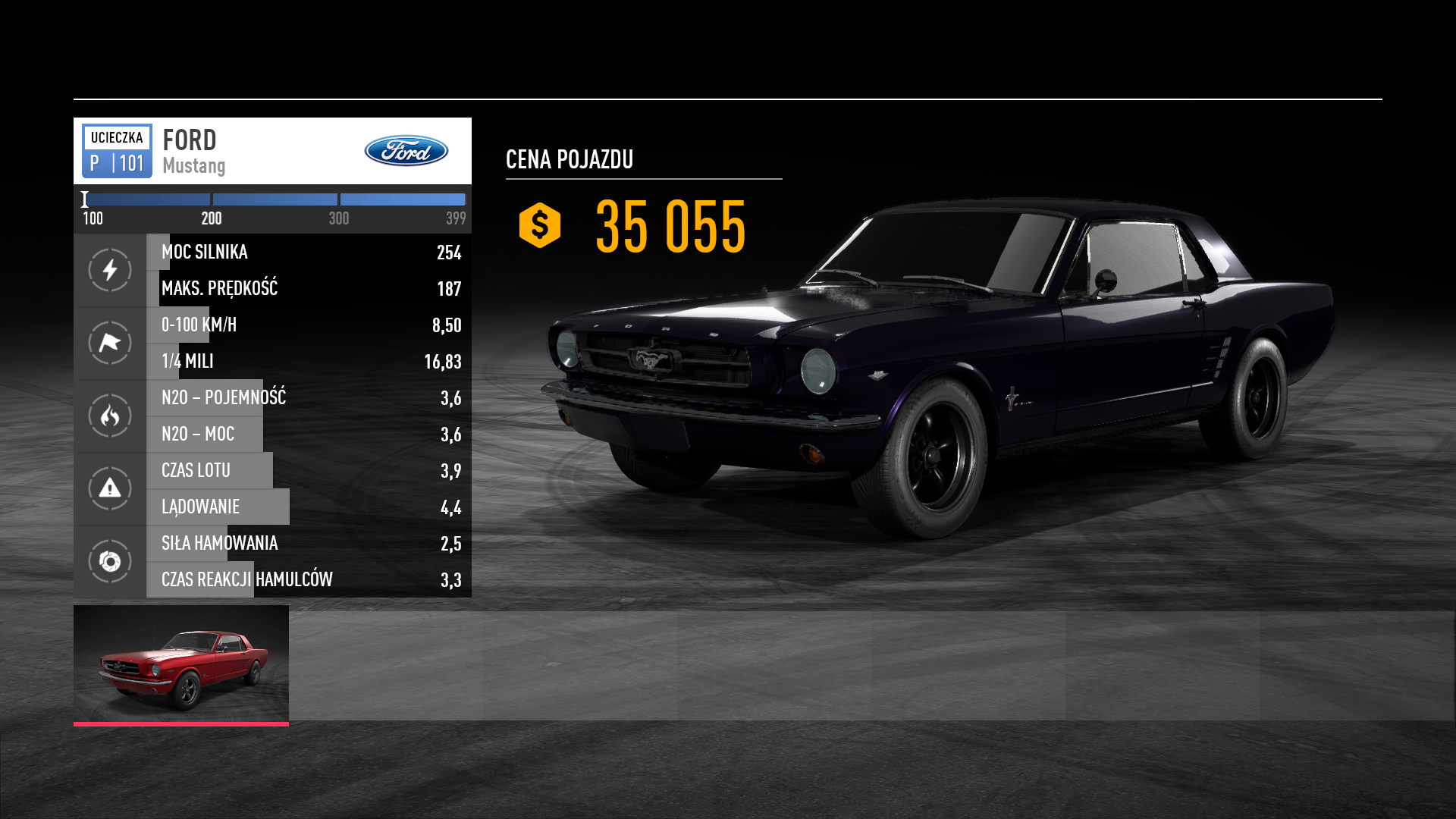Select the Moc Silnika stat row

pyautogui.click(x=309, y=252)
